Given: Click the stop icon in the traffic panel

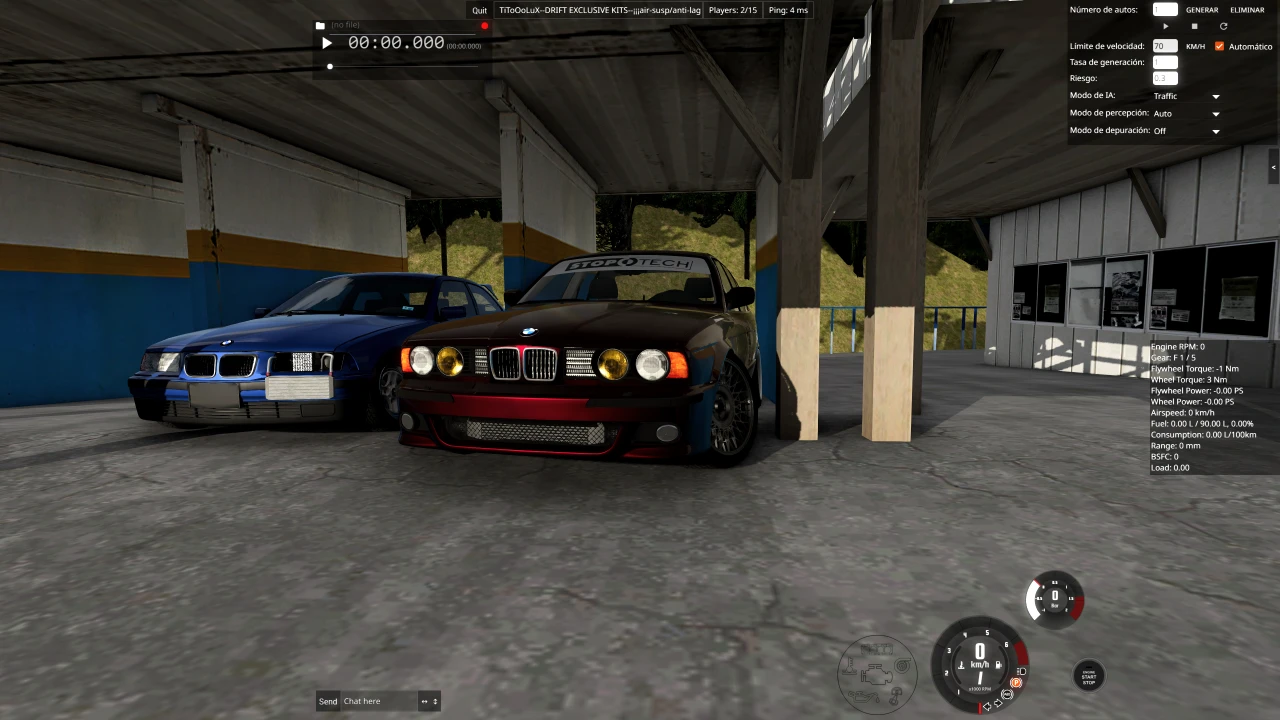Looking at the screenshot, I should click(1194, 26).
